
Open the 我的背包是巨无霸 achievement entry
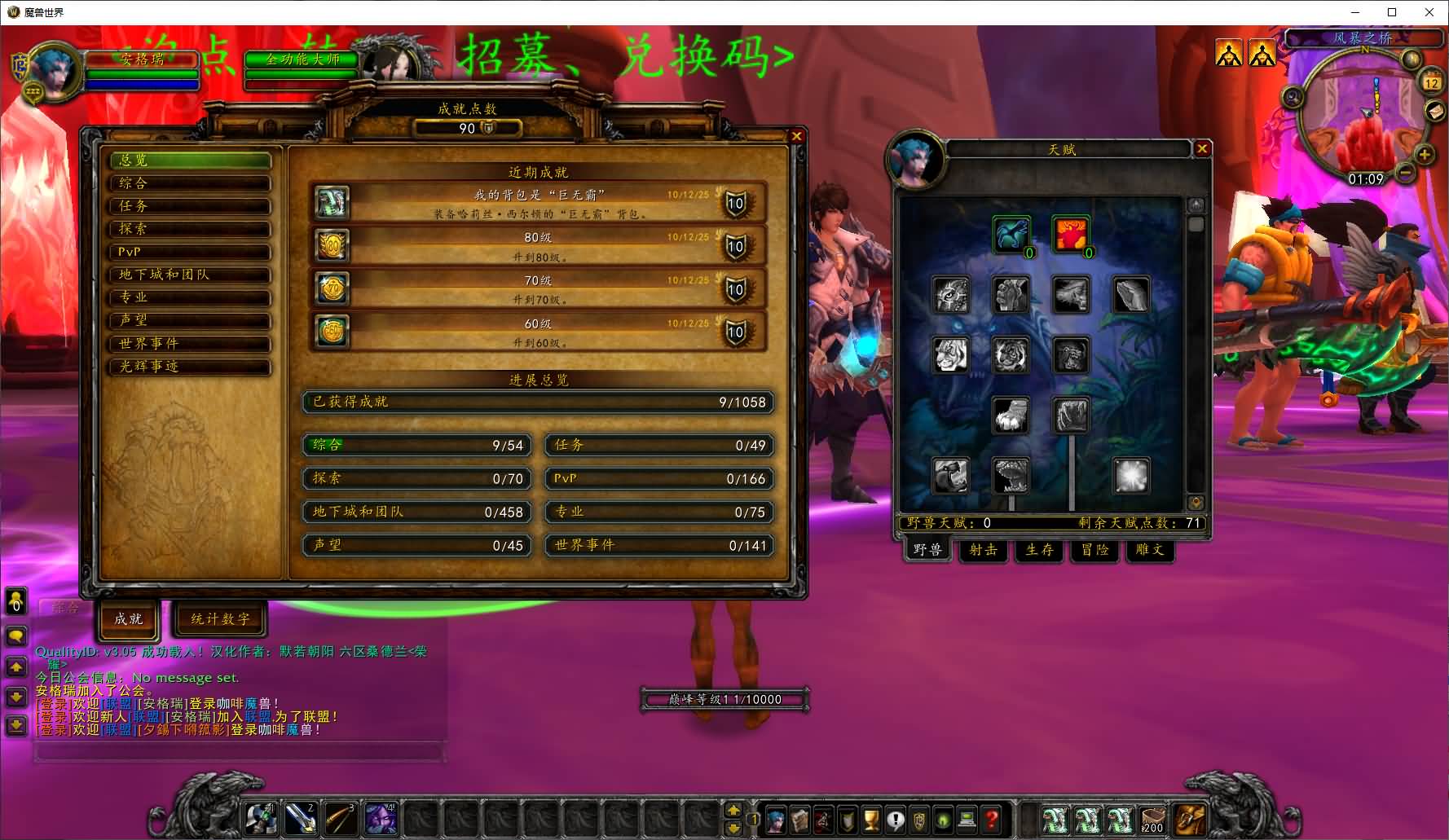click(538, 203)
